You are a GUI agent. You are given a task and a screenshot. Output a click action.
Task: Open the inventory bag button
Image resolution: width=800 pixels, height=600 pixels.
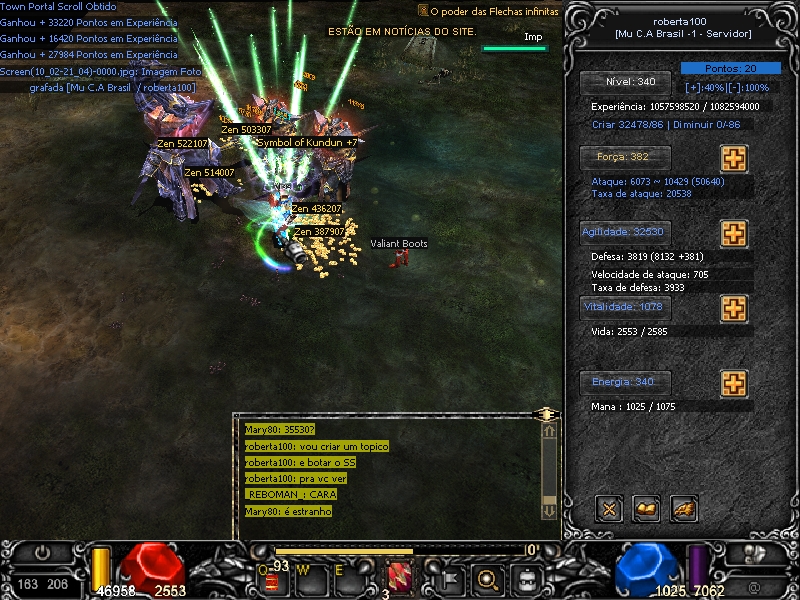click(527, 577)
